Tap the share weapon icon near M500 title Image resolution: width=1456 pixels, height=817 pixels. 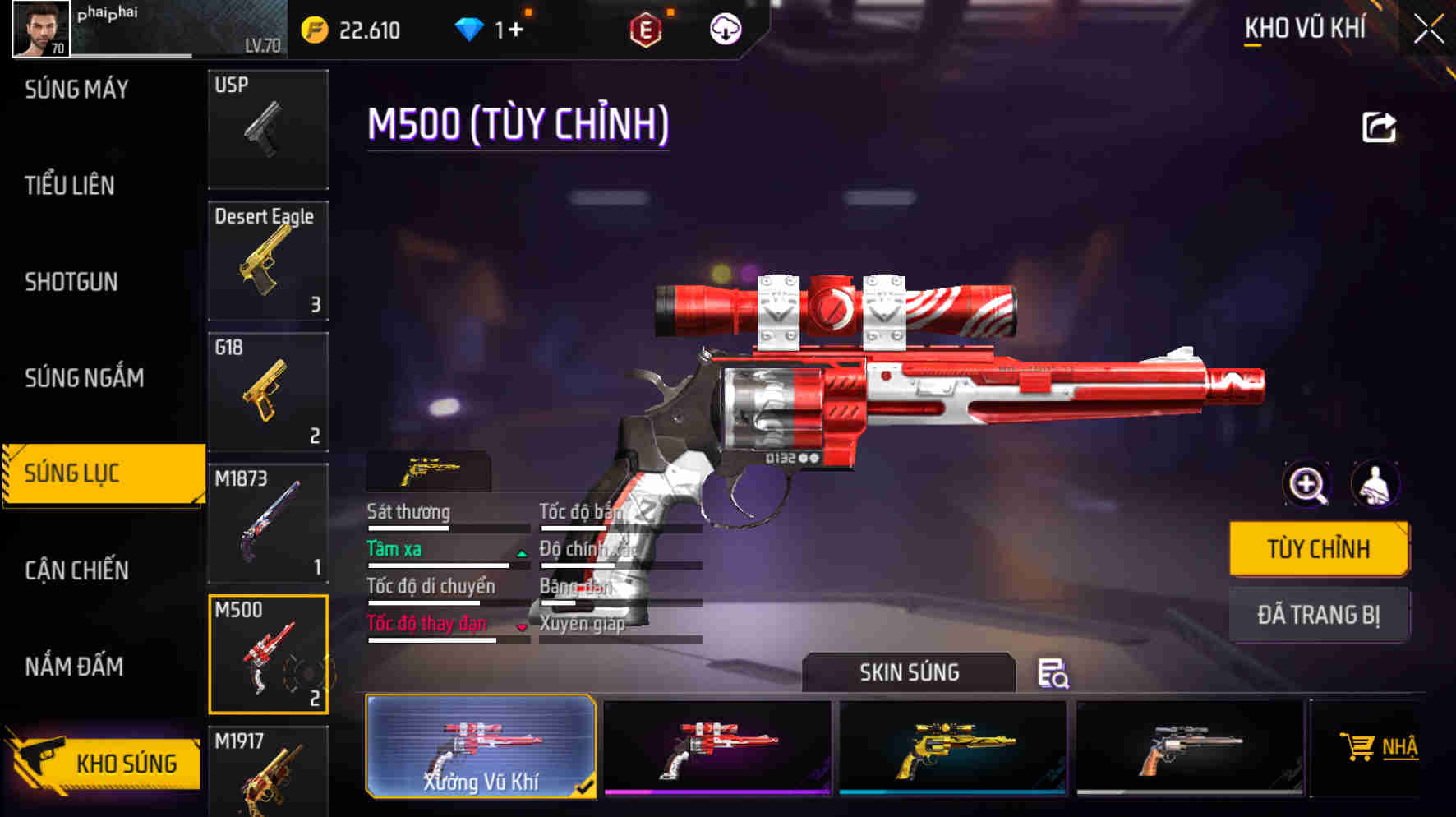point(1380,125)
